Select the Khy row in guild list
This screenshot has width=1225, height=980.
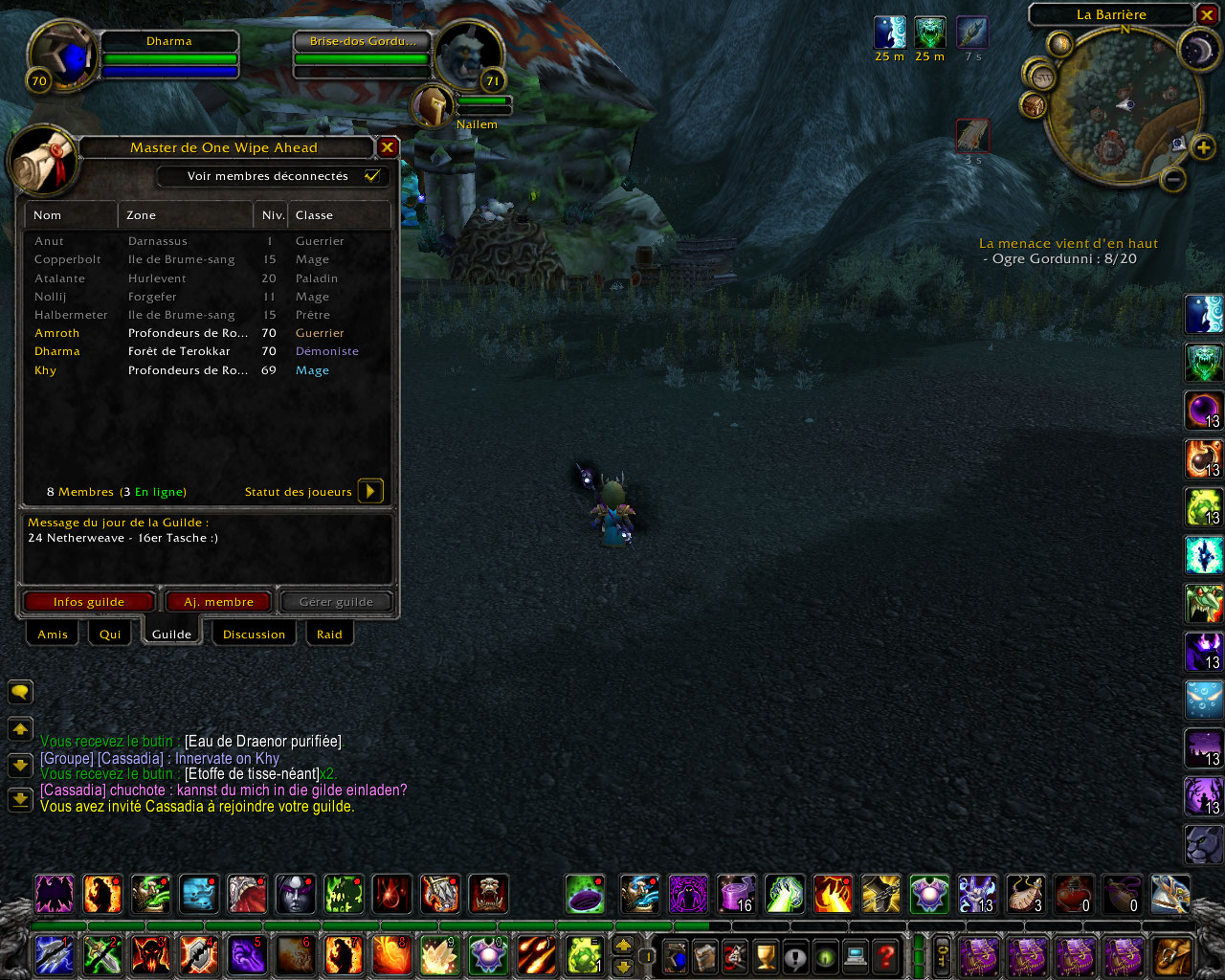(x=46, y=370)
